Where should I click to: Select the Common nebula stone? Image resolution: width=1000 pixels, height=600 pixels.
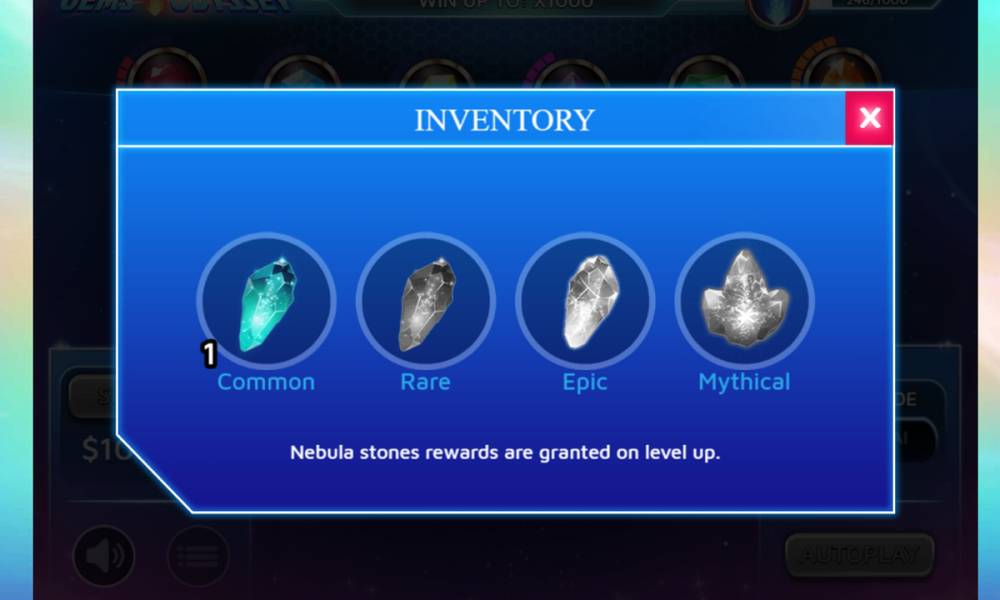point(266,301)
